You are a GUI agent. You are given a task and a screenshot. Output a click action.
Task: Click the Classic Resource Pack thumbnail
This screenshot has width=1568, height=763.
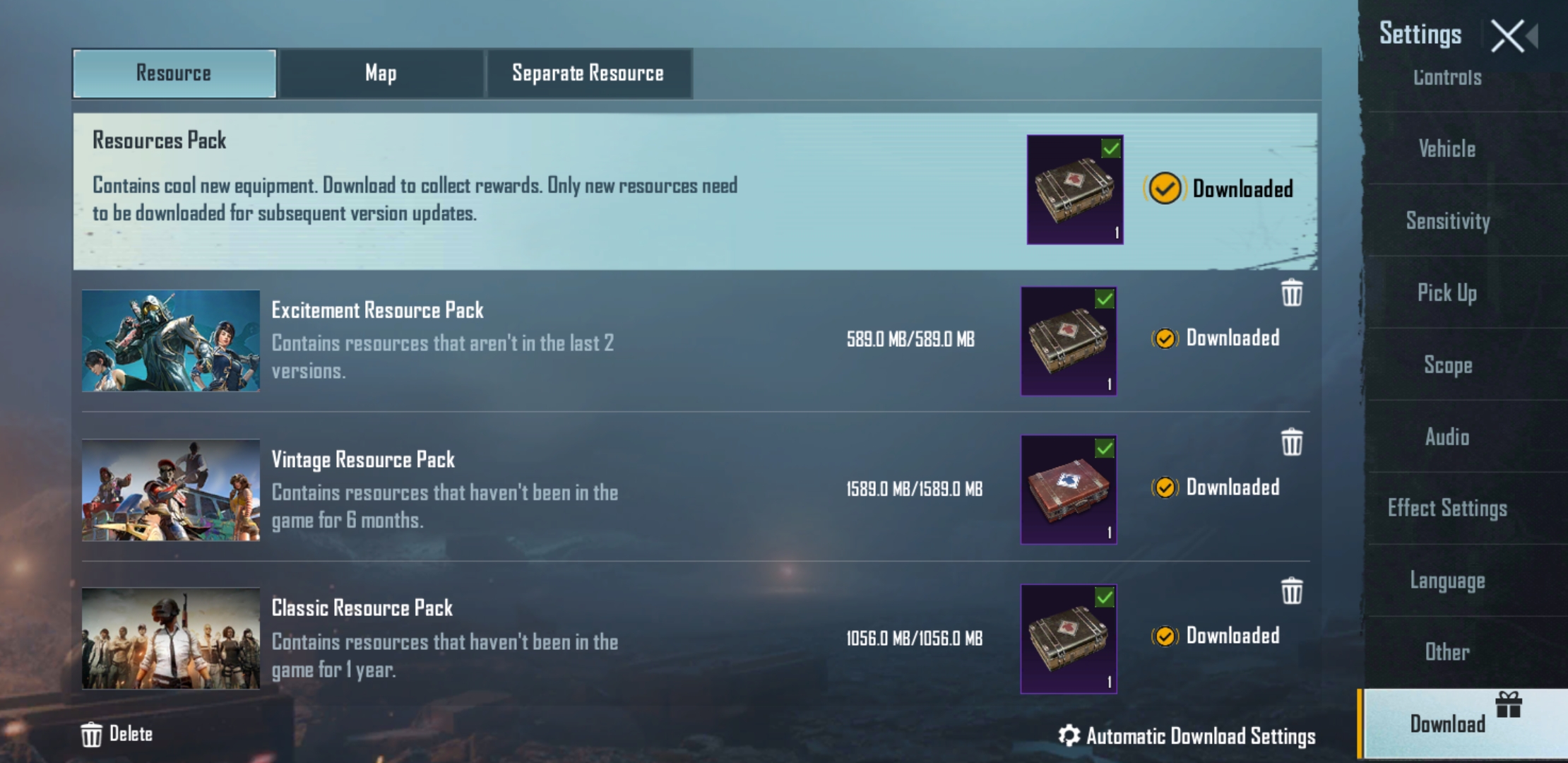(171, 639)
